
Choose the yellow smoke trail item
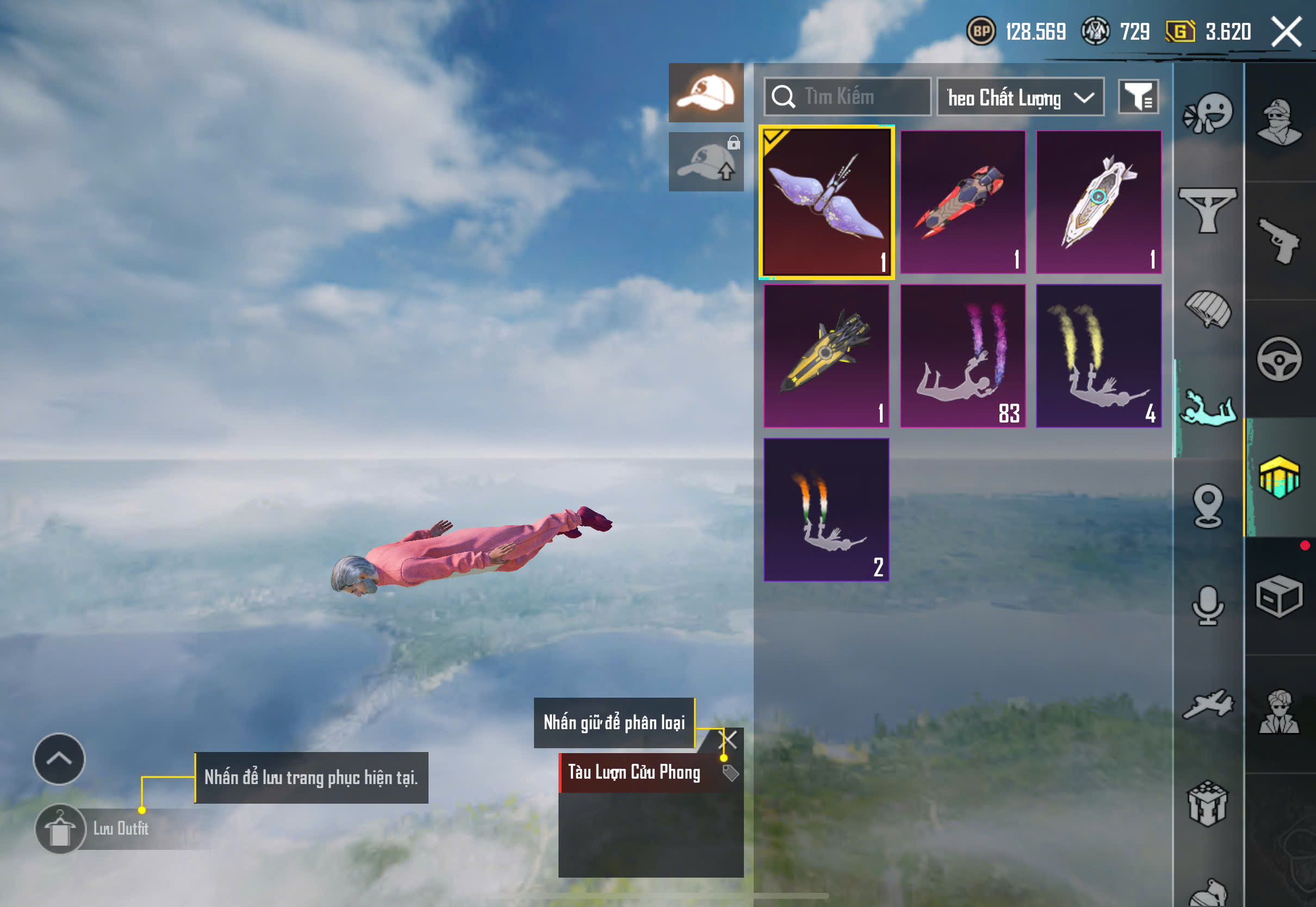pos(1098,356)
